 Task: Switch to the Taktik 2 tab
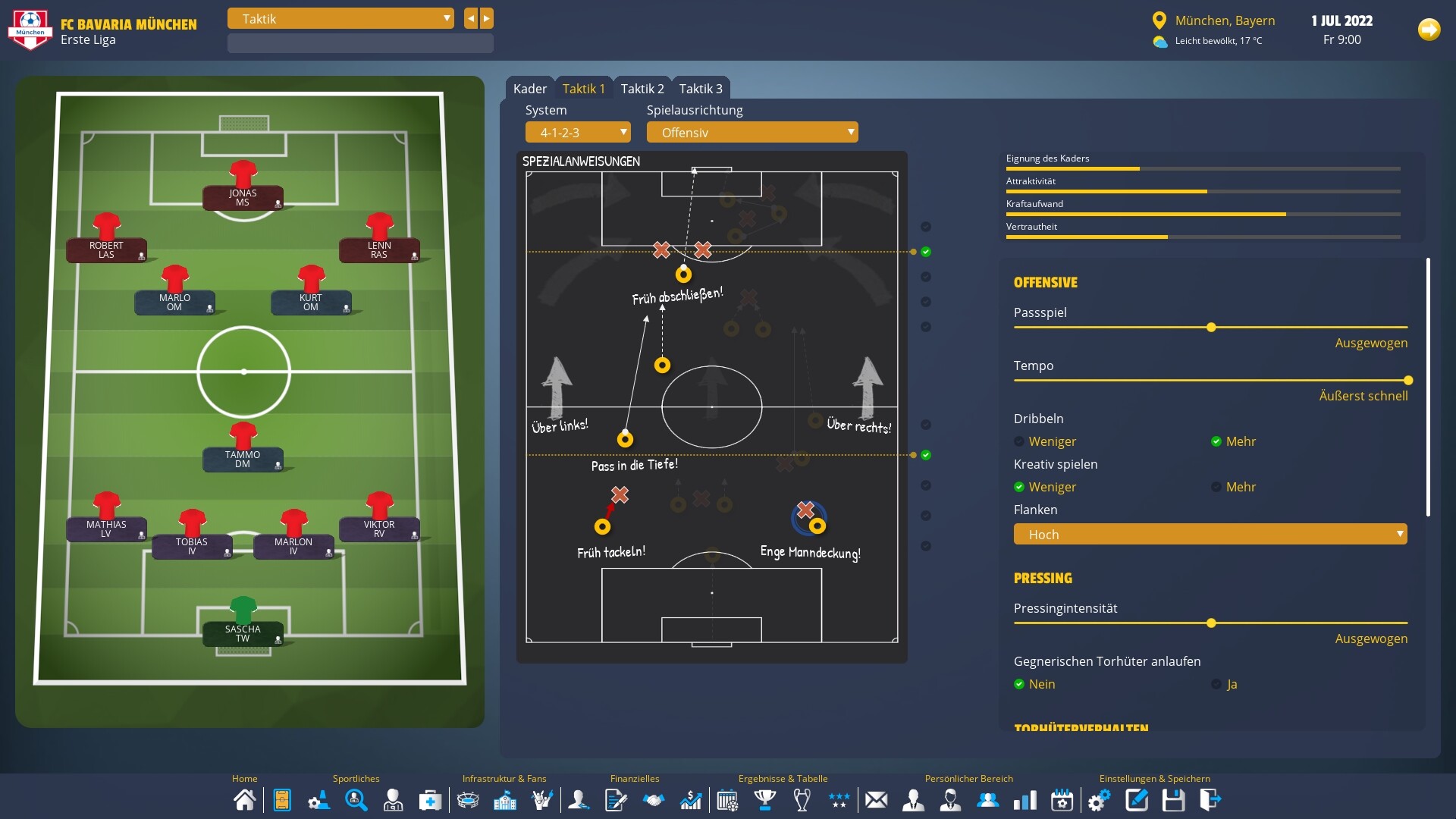click(642, 88)
